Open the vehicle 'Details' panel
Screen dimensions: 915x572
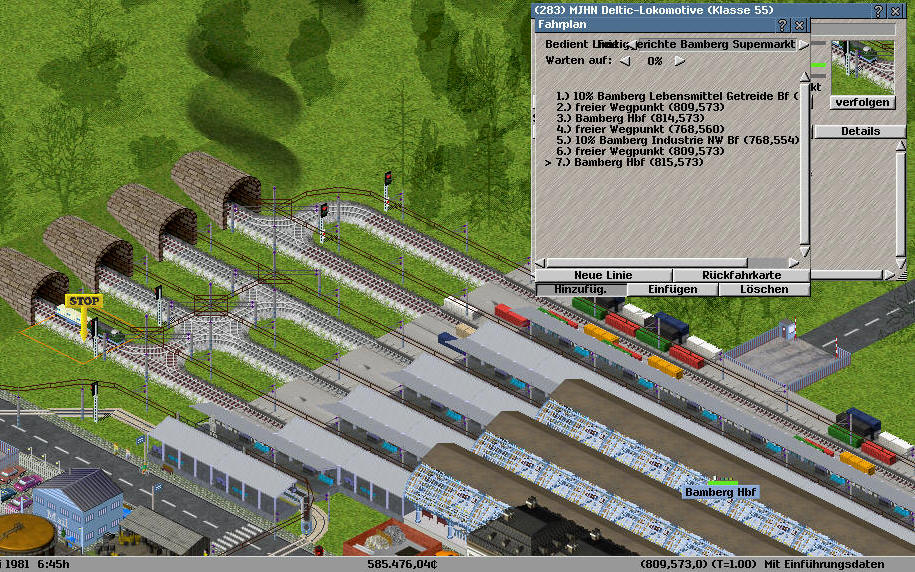860,131
